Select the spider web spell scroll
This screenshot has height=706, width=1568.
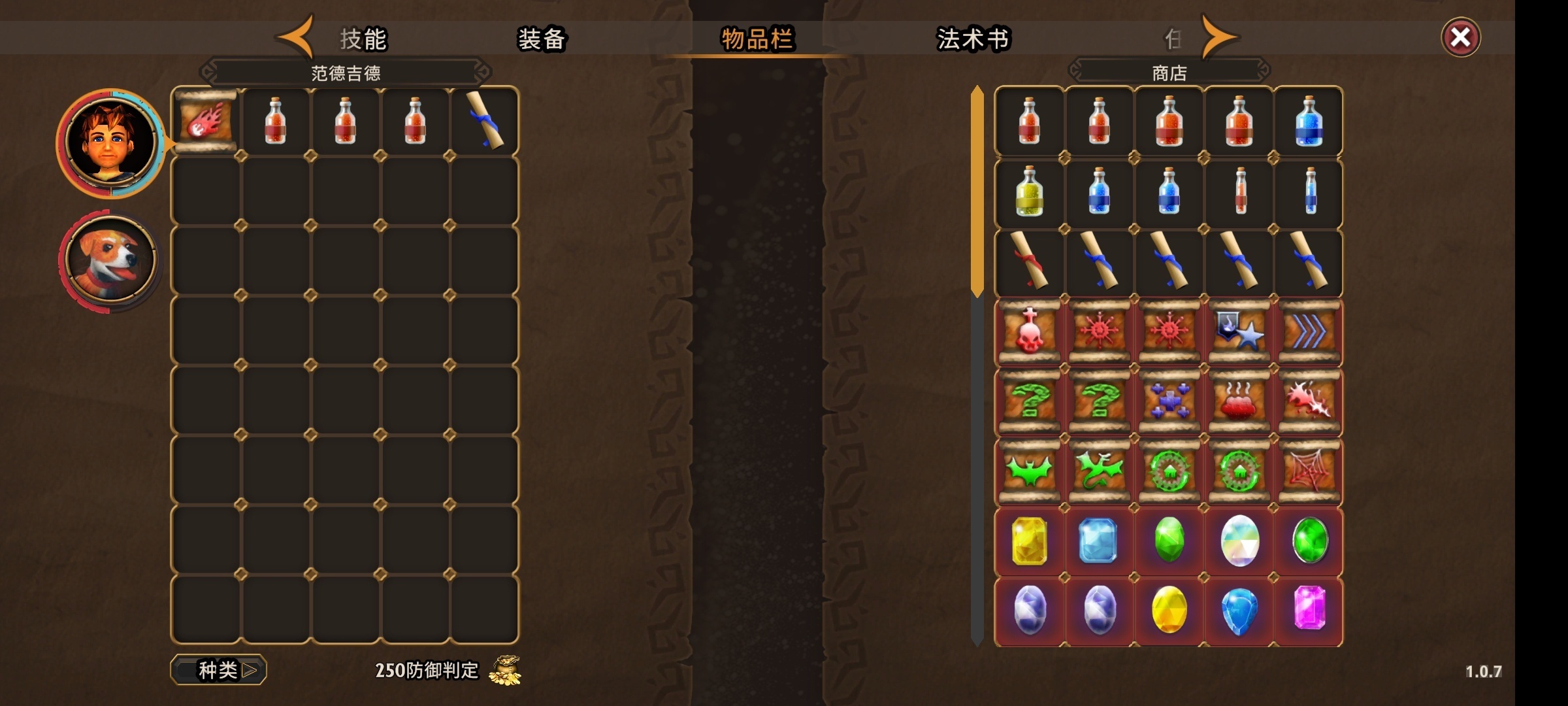coord(1309,471)
